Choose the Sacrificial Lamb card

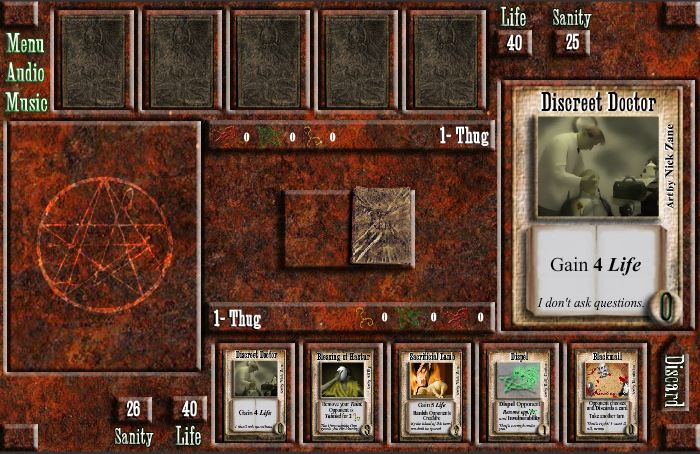click(431, 393)
